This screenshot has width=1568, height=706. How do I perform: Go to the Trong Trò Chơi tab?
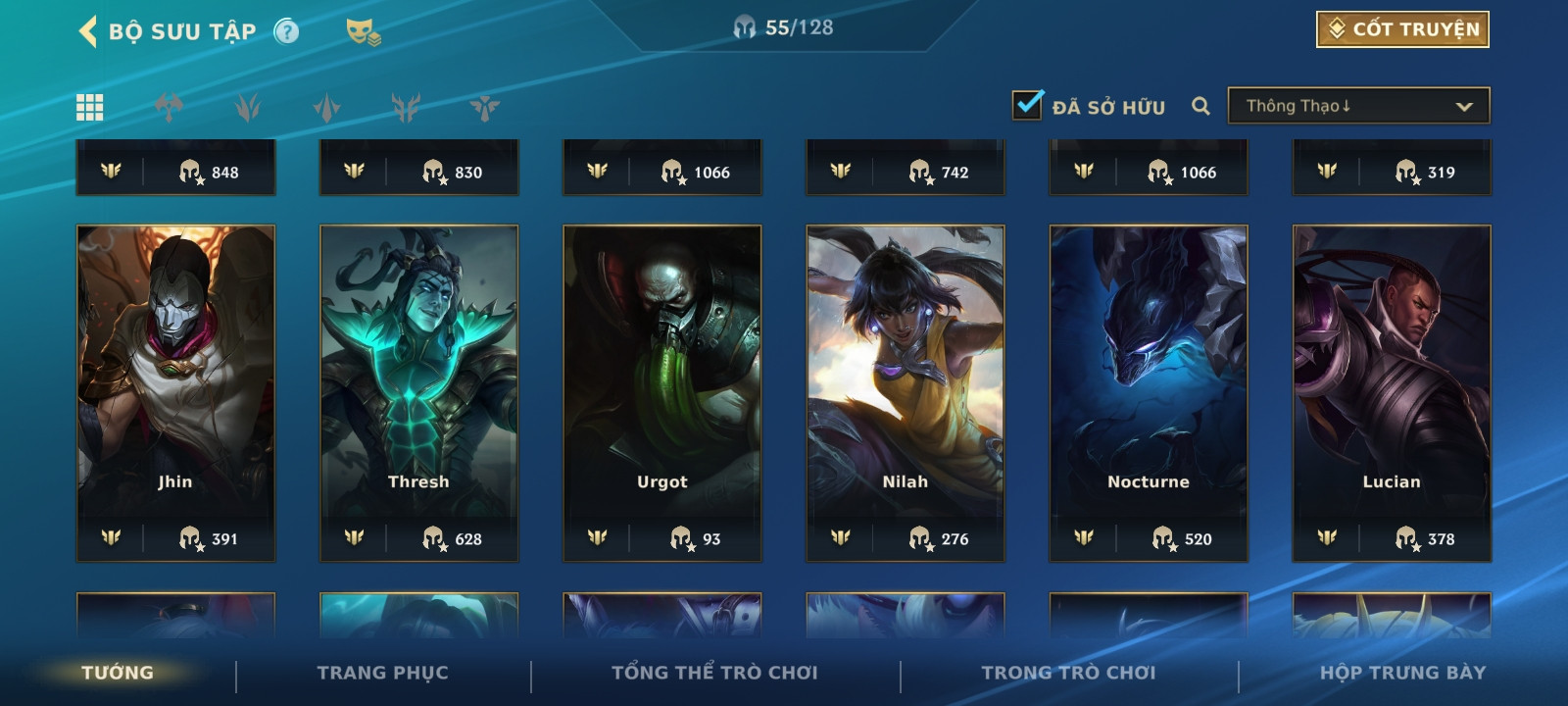(x=1068, y=673)
